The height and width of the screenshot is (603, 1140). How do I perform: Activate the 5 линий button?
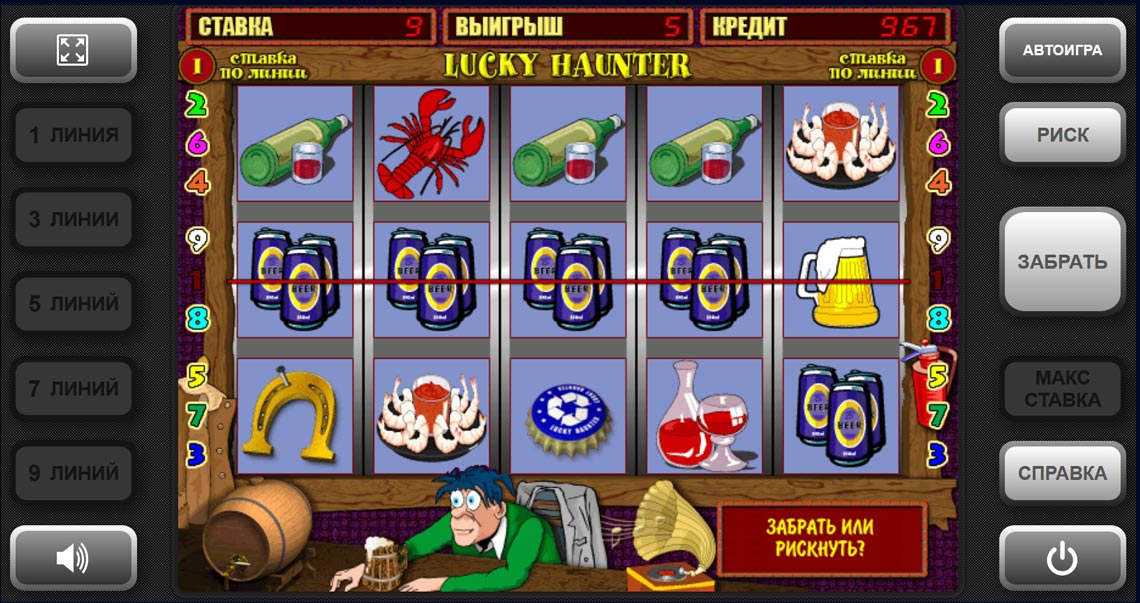point(73,303)
